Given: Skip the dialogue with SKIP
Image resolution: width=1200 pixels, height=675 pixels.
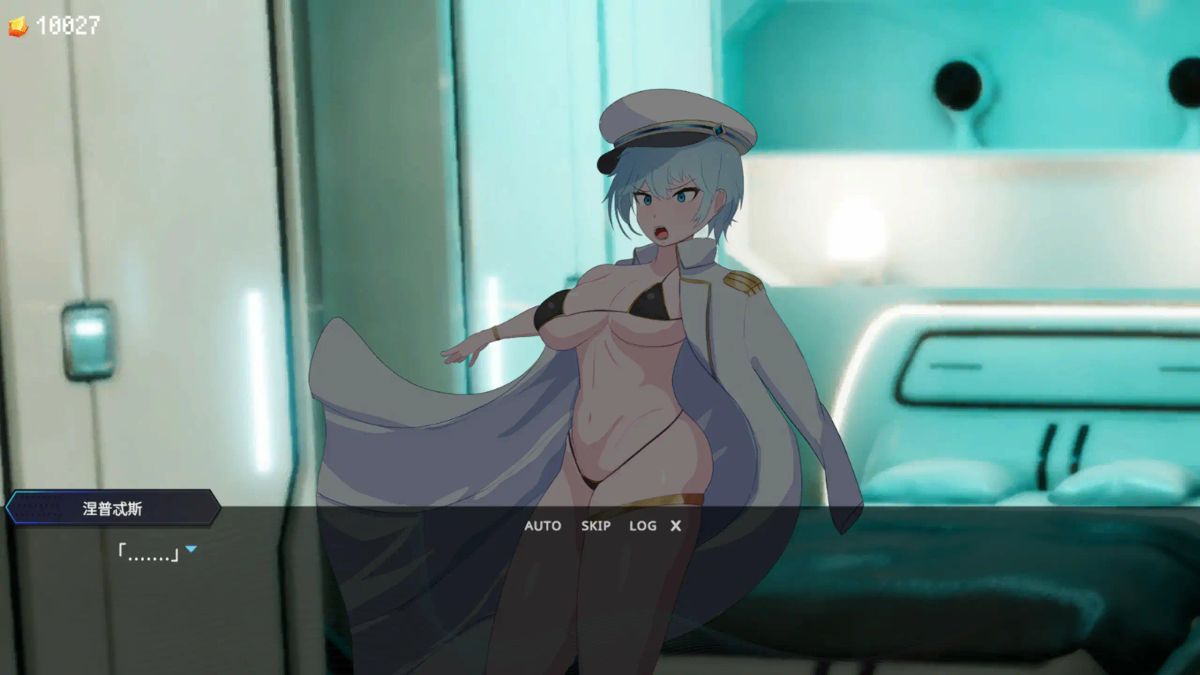Looking at the screenshot, I should click(595, 525).
